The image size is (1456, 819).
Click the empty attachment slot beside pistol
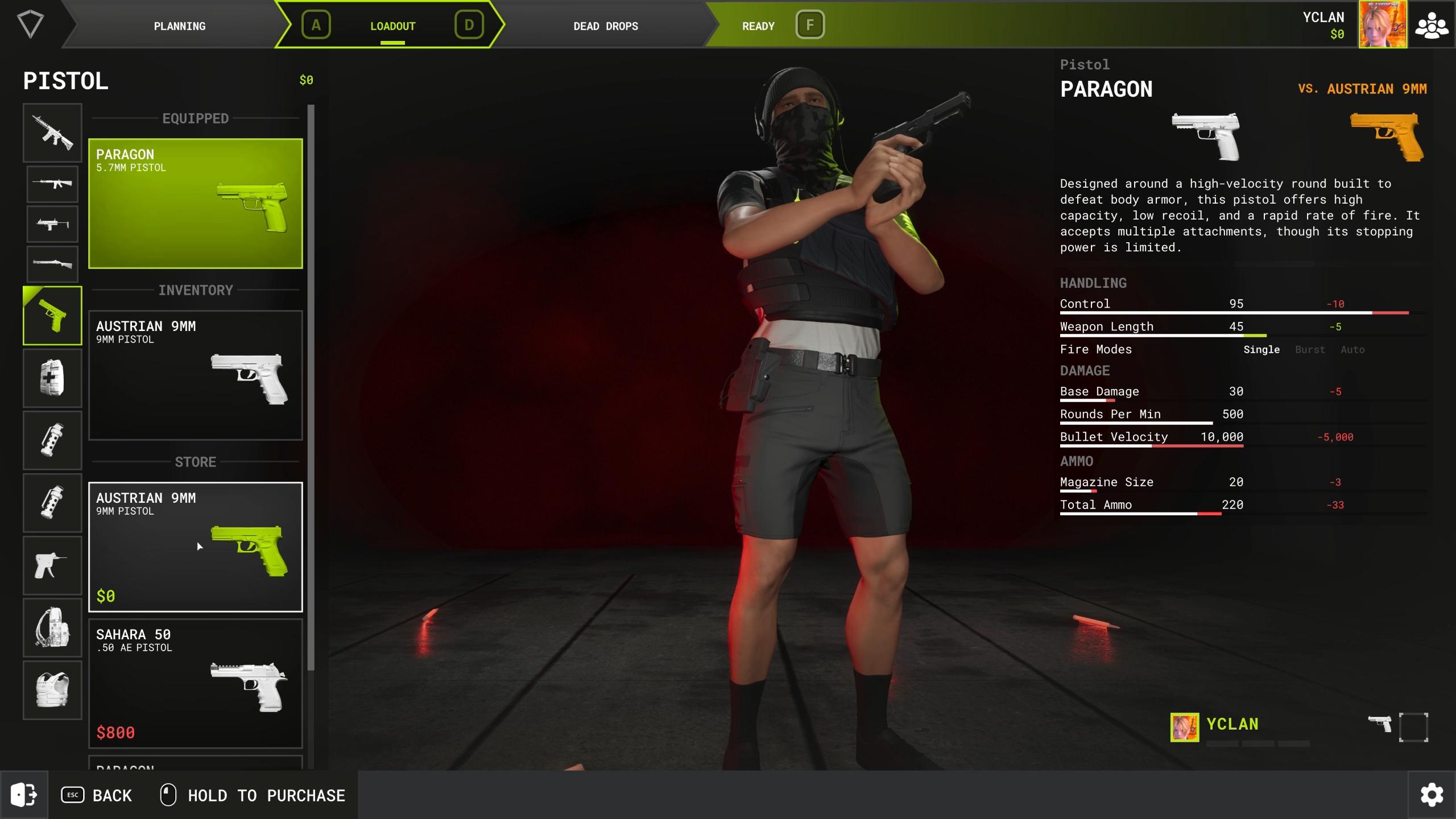1413,727
